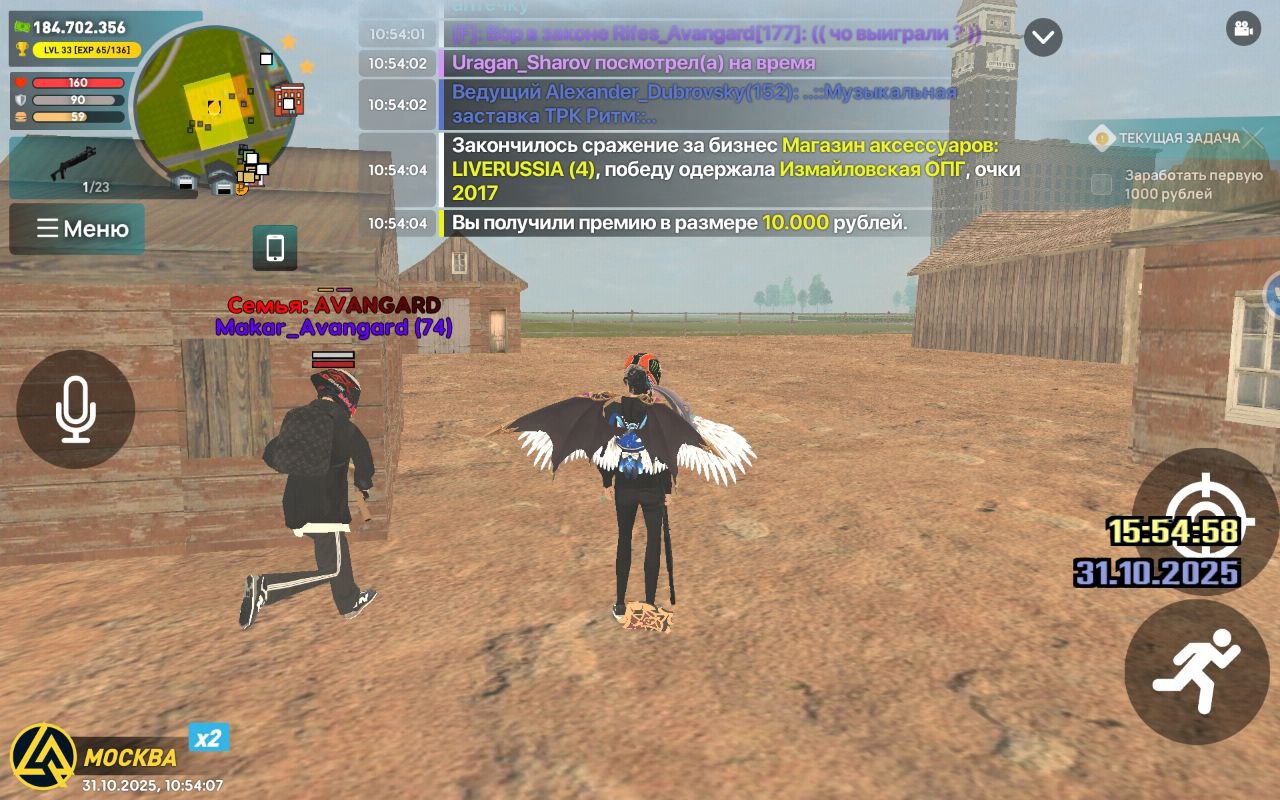1280x800 pixels.
Task: Tap the burger icon on the hunger bar
Action: tap(20, 117)
